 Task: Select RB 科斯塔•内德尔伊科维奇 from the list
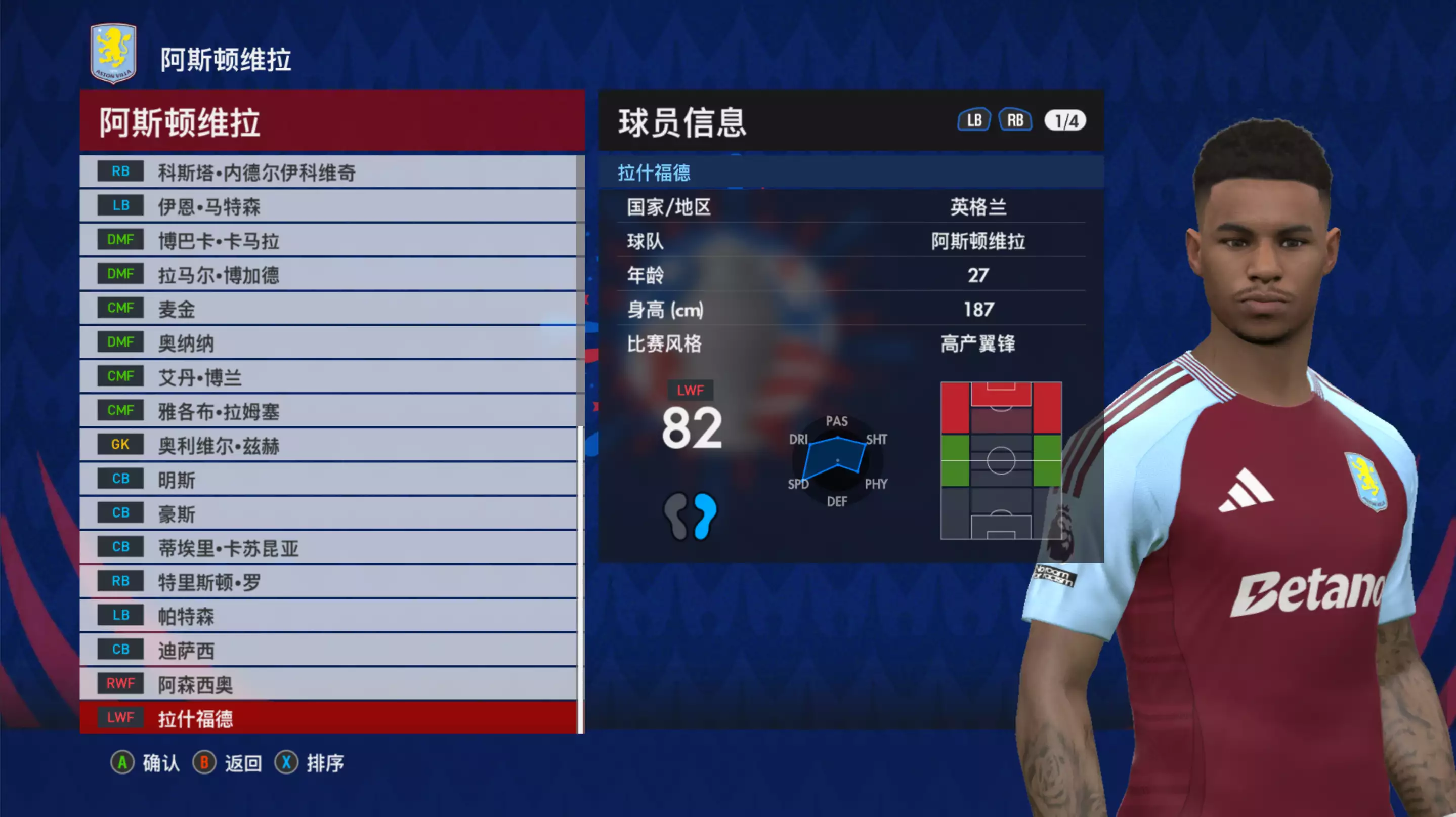click(328, 172)
